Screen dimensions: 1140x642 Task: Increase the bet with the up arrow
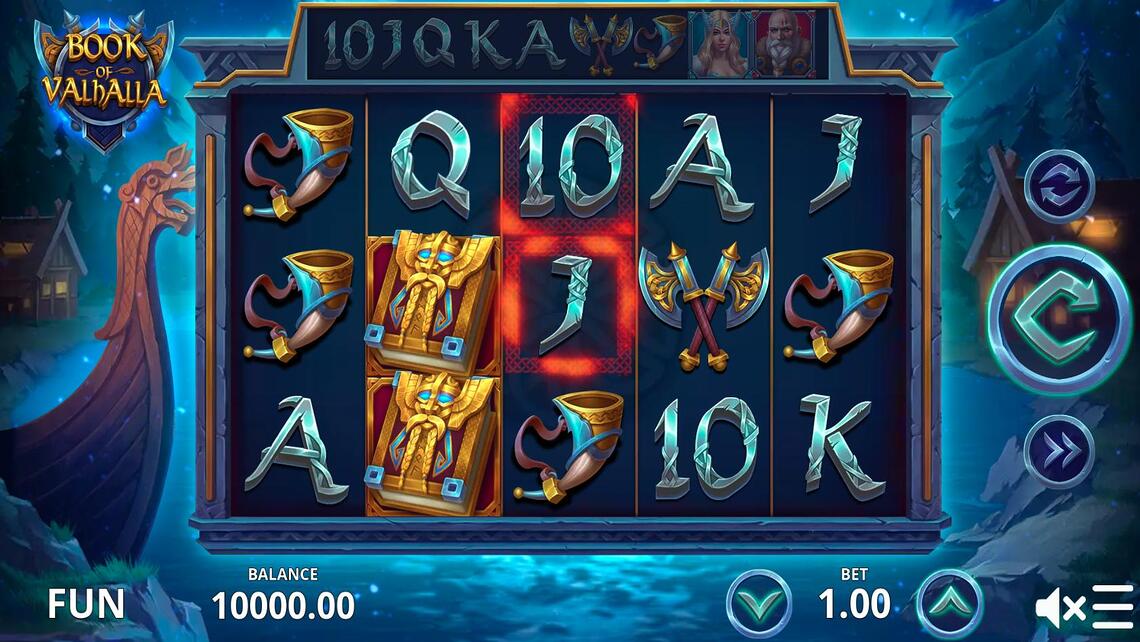click(948, 604)
